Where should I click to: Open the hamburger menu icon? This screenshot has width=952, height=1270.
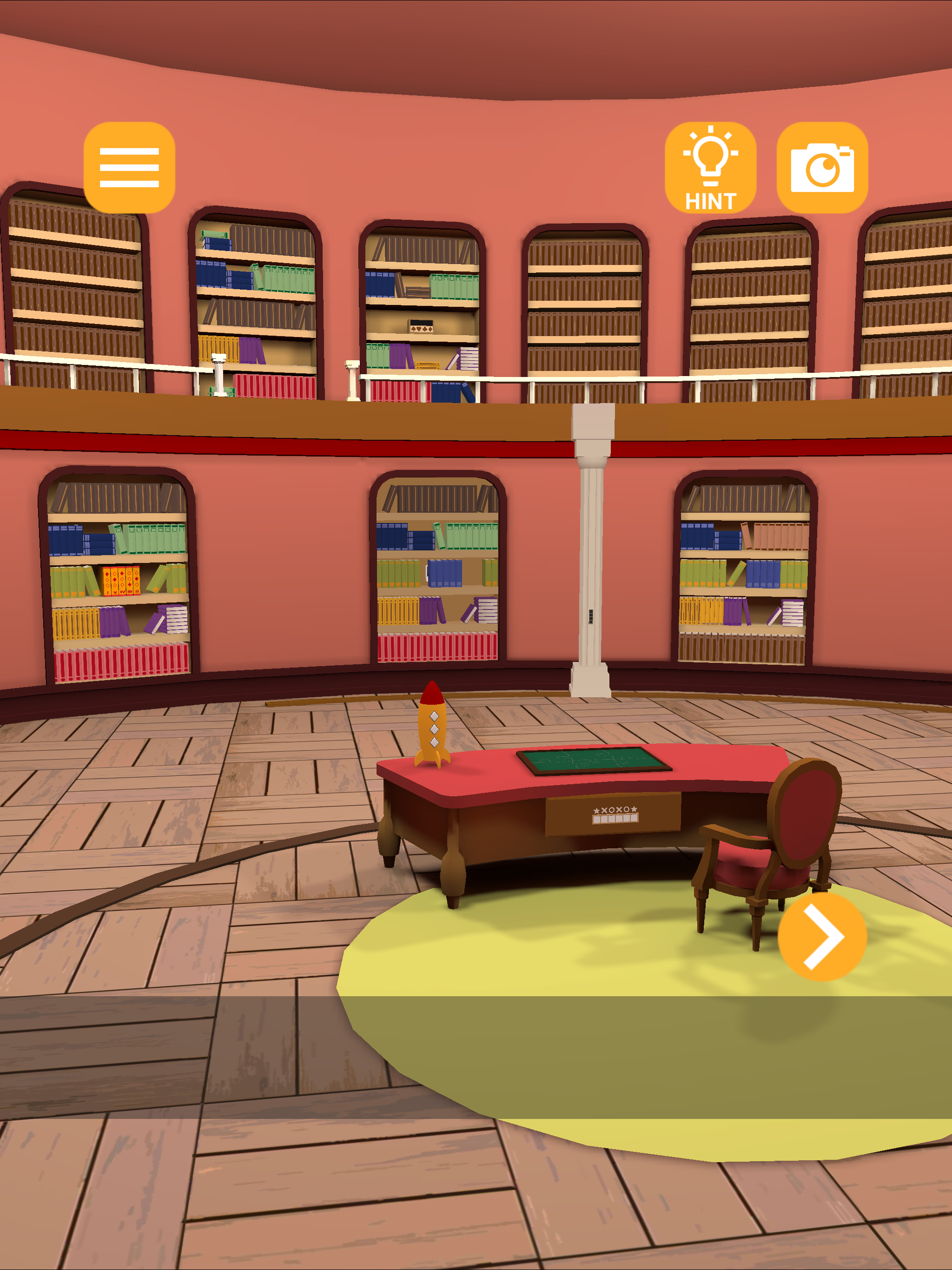[129, 168]
